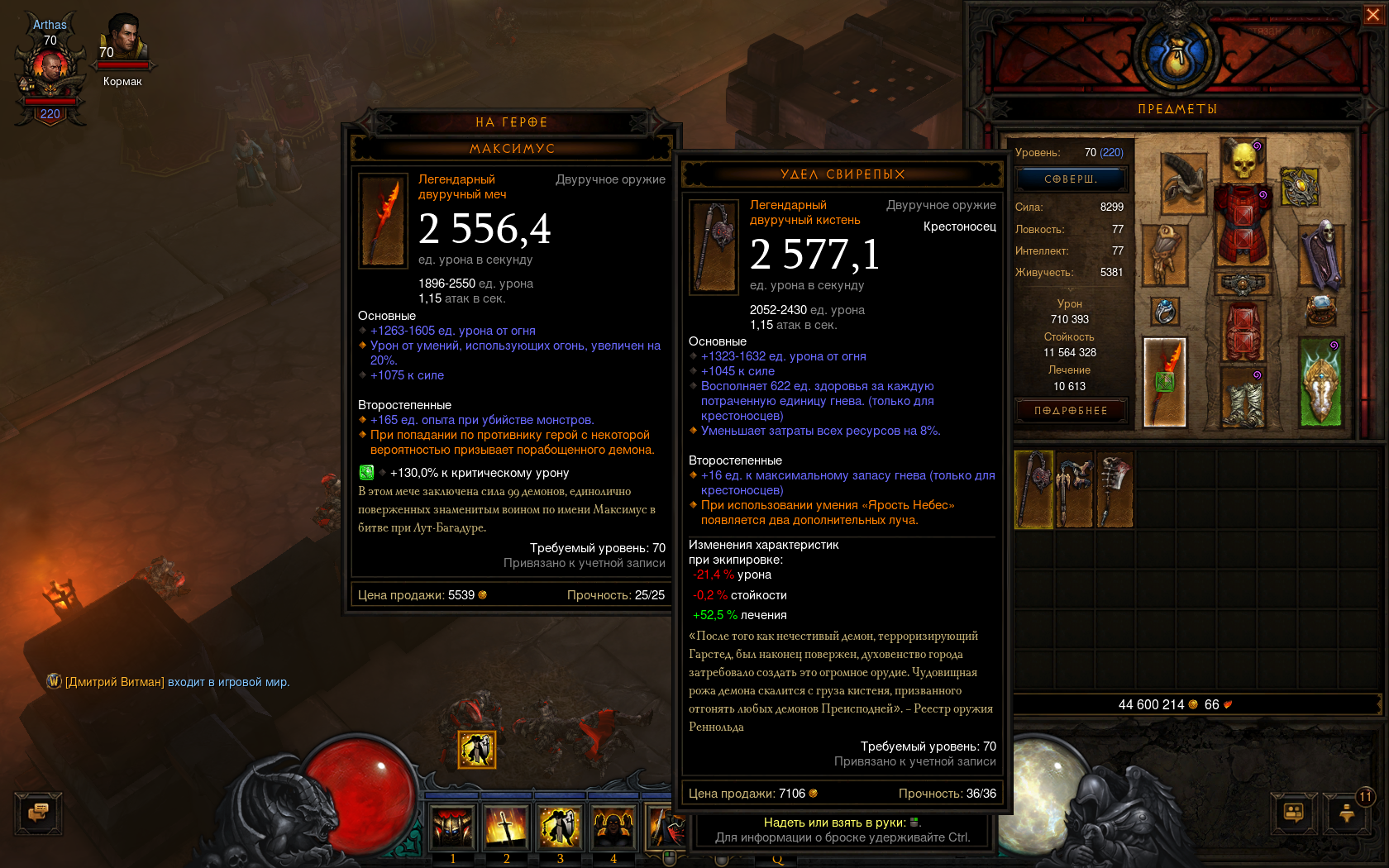This screenshot has height=868, width=1389.
Task: Open the friends list social button
Action: (x=1294, y=813)
